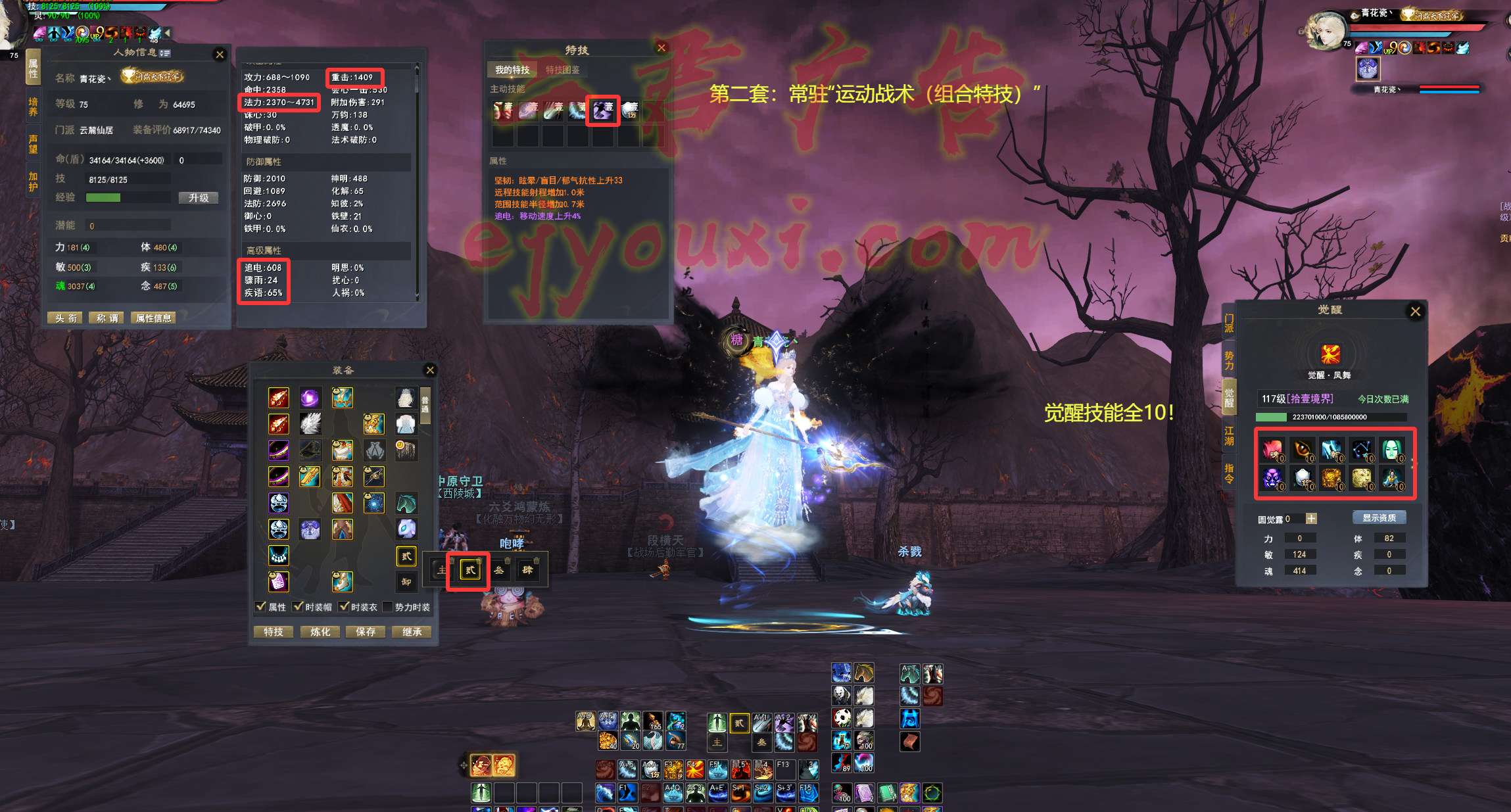Open the 声望 reputation tab
1511x812 pixels.
[x=33, y=144]
